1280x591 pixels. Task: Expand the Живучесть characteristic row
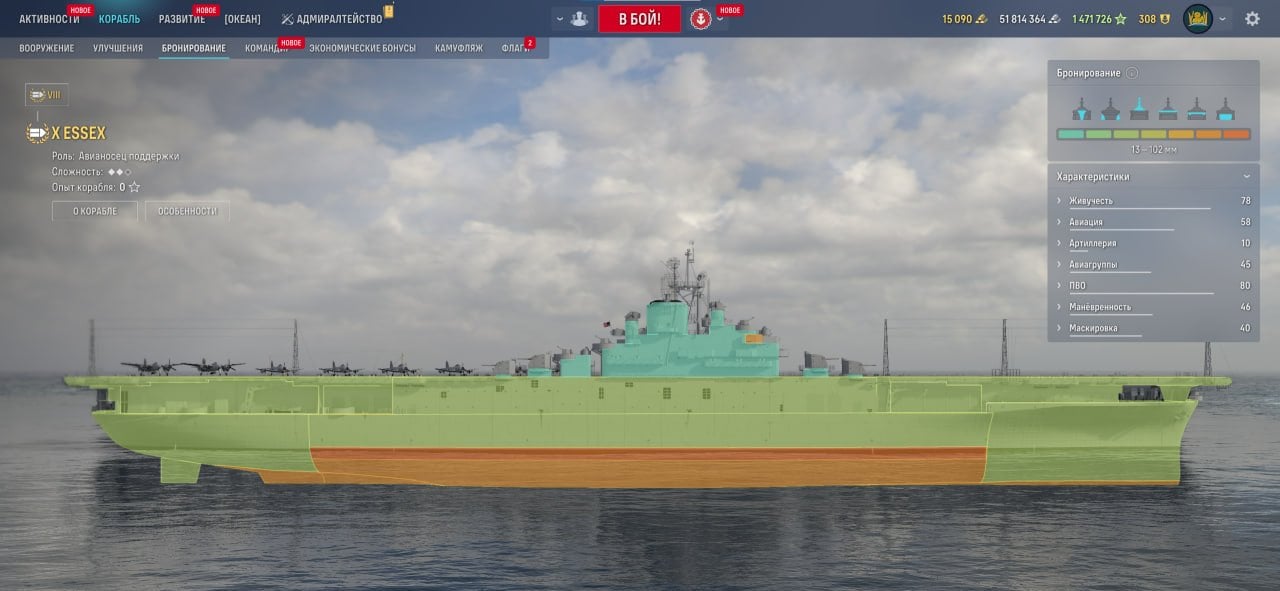click(1090, 201)
